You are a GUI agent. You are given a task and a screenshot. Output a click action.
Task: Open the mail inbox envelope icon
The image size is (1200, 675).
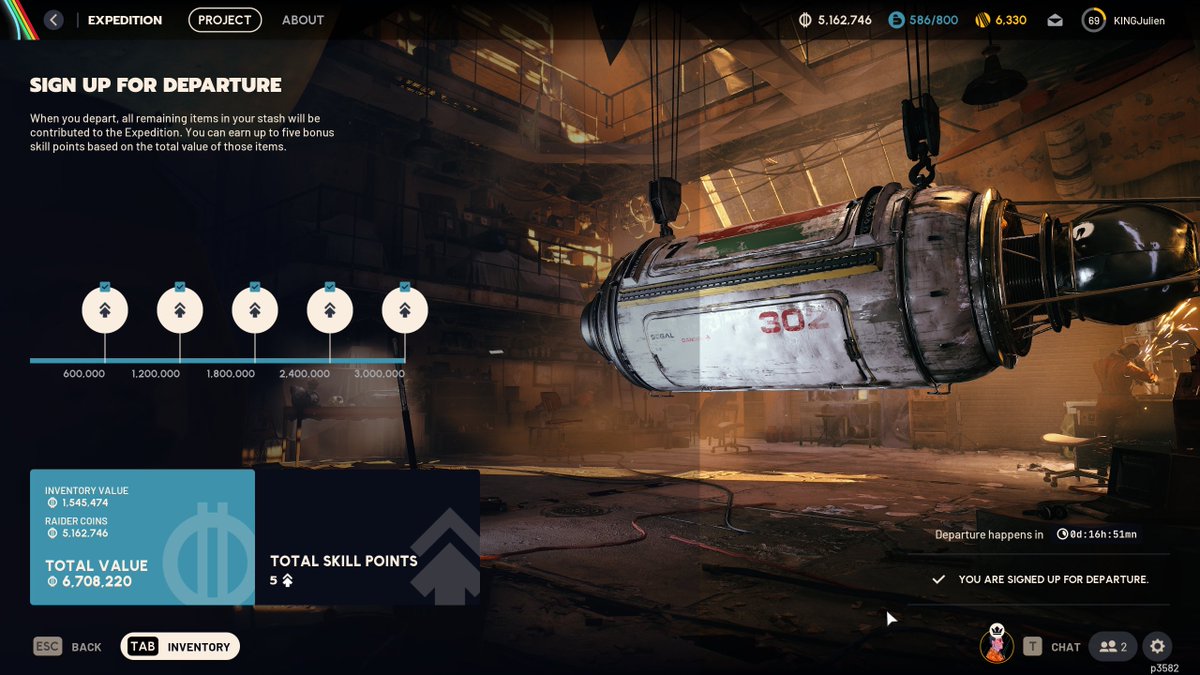click(1055, 20)
